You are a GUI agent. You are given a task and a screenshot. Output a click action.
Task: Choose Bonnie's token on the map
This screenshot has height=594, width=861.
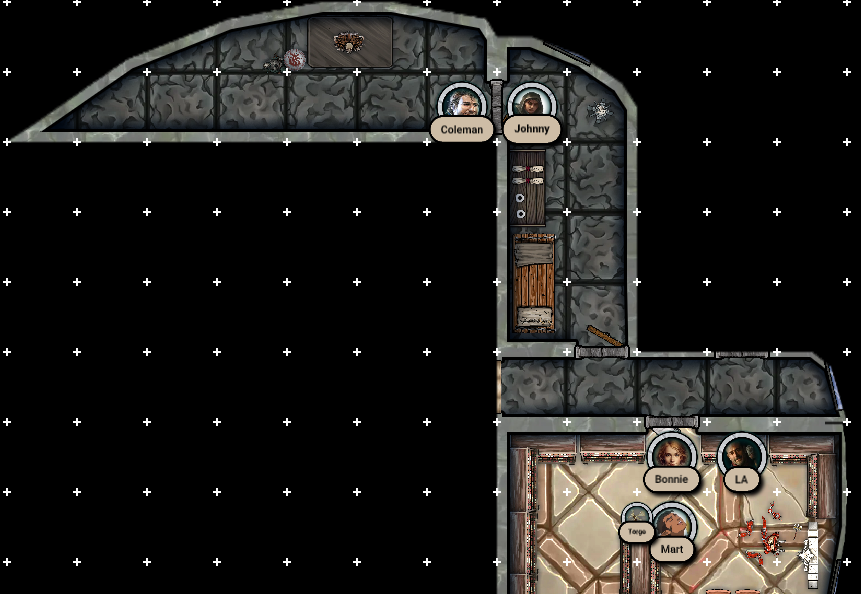[671, 455]
